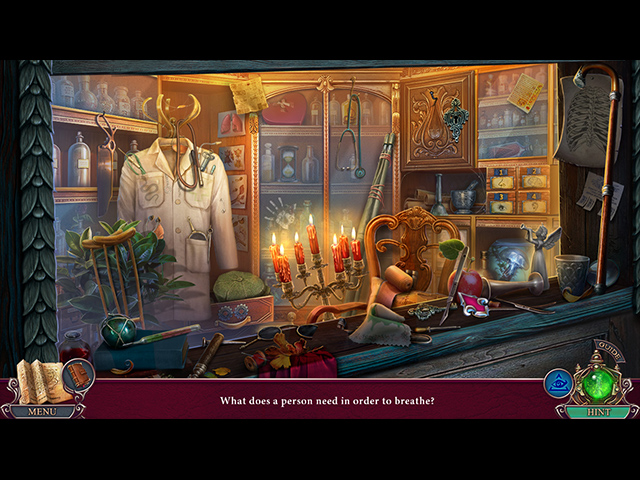Open the strategy Guide tab
640x480 pixels.
pos(610,352)
